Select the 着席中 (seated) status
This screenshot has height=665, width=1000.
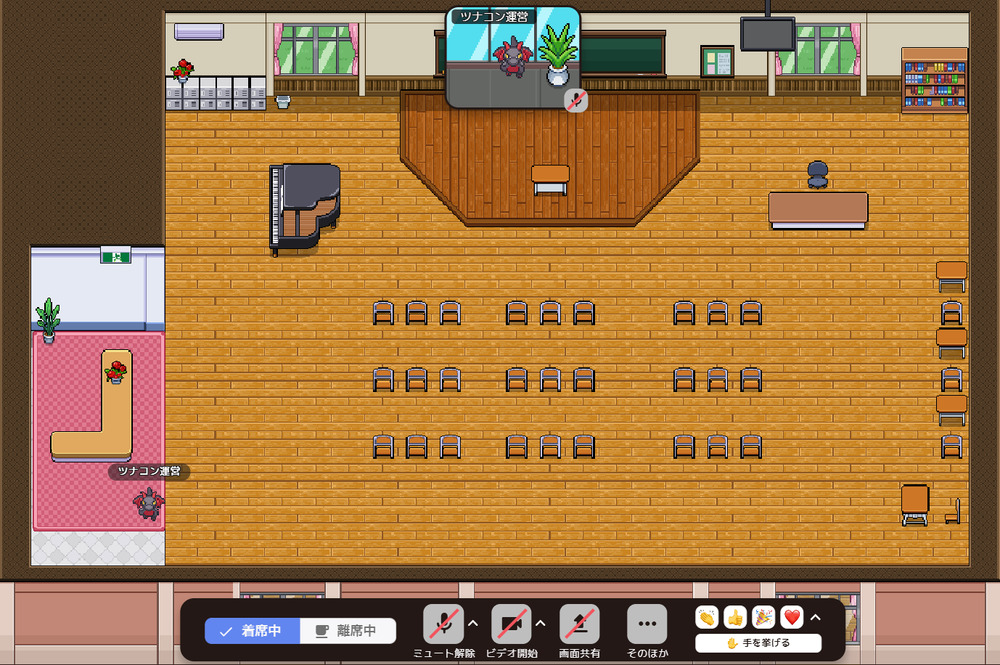pyautogui.click(x=253, y=631)
